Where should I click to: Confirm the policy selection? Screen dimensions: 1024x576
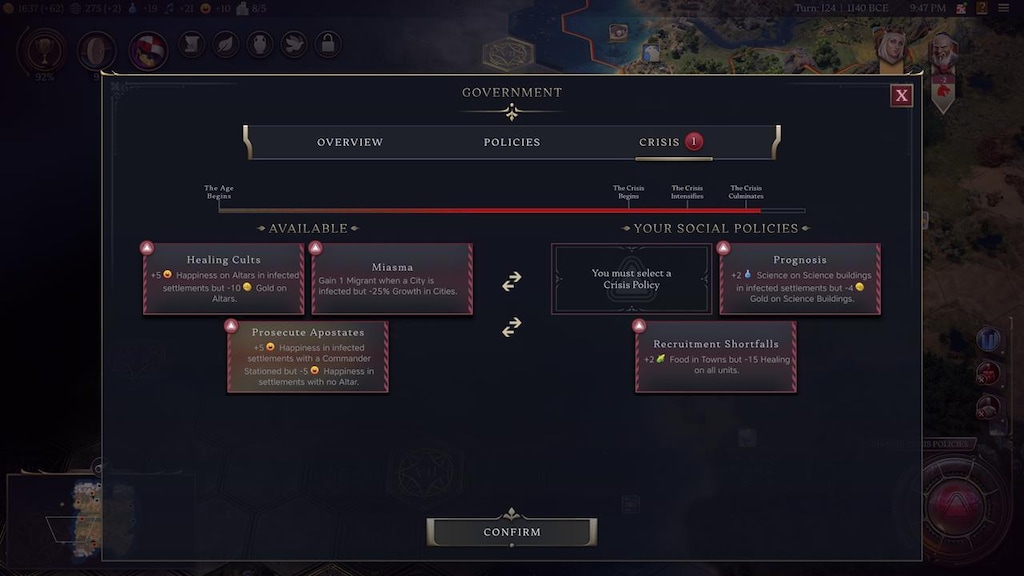point(512,532)
